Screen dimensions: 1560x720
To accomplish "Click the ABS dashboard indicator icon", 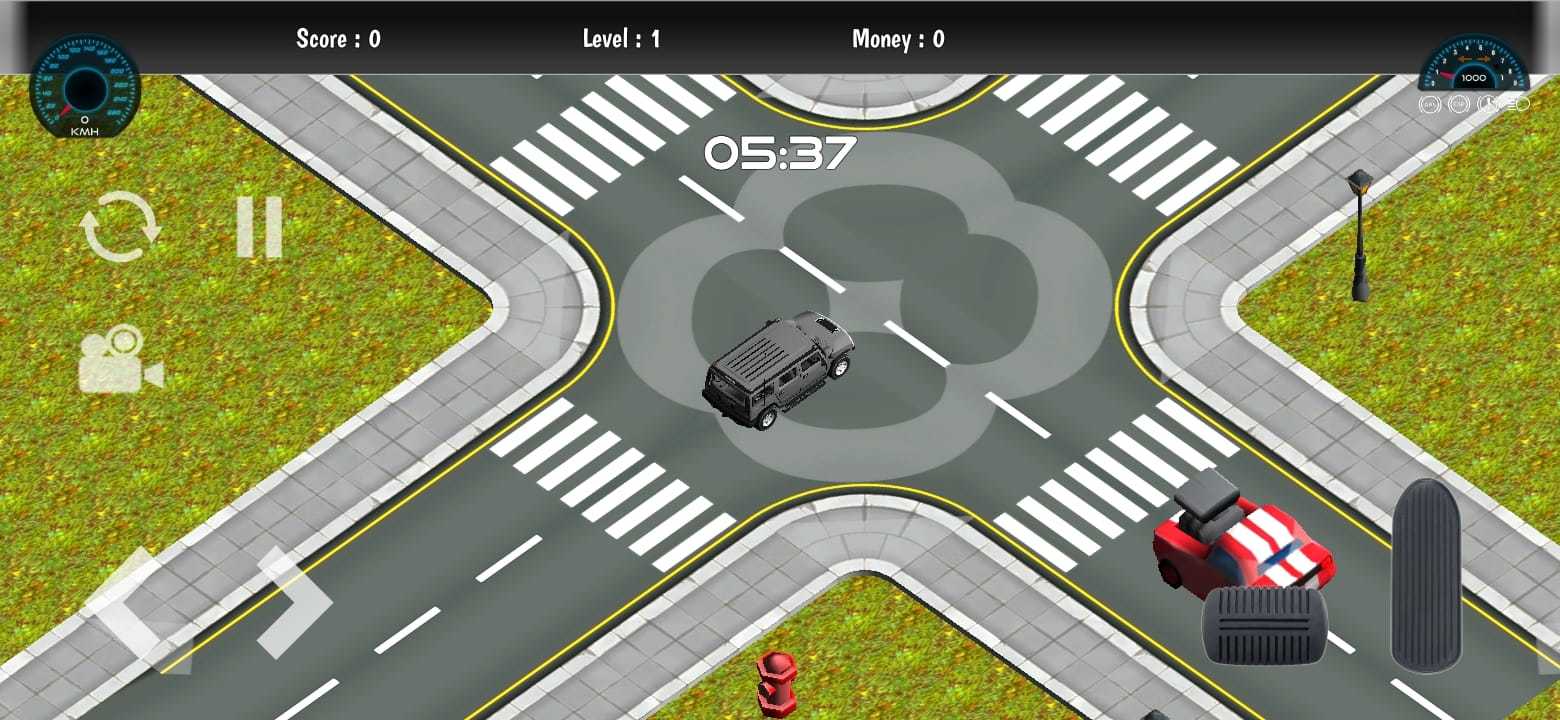I will click(1429, 104).
